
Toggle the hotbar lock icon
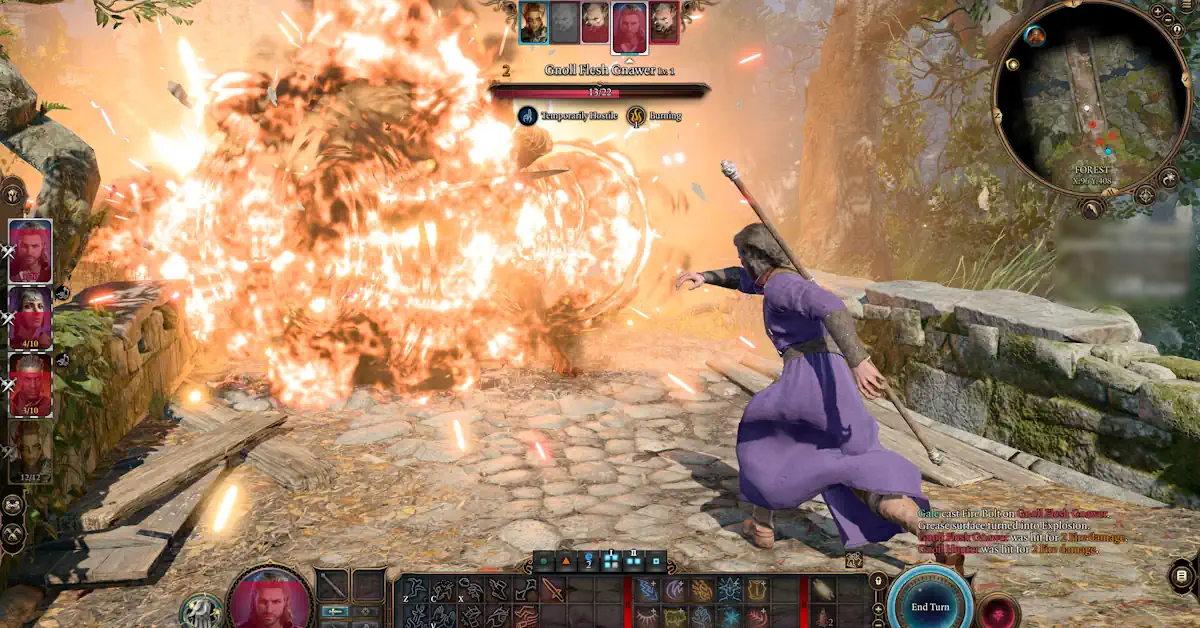pos(878,580)
